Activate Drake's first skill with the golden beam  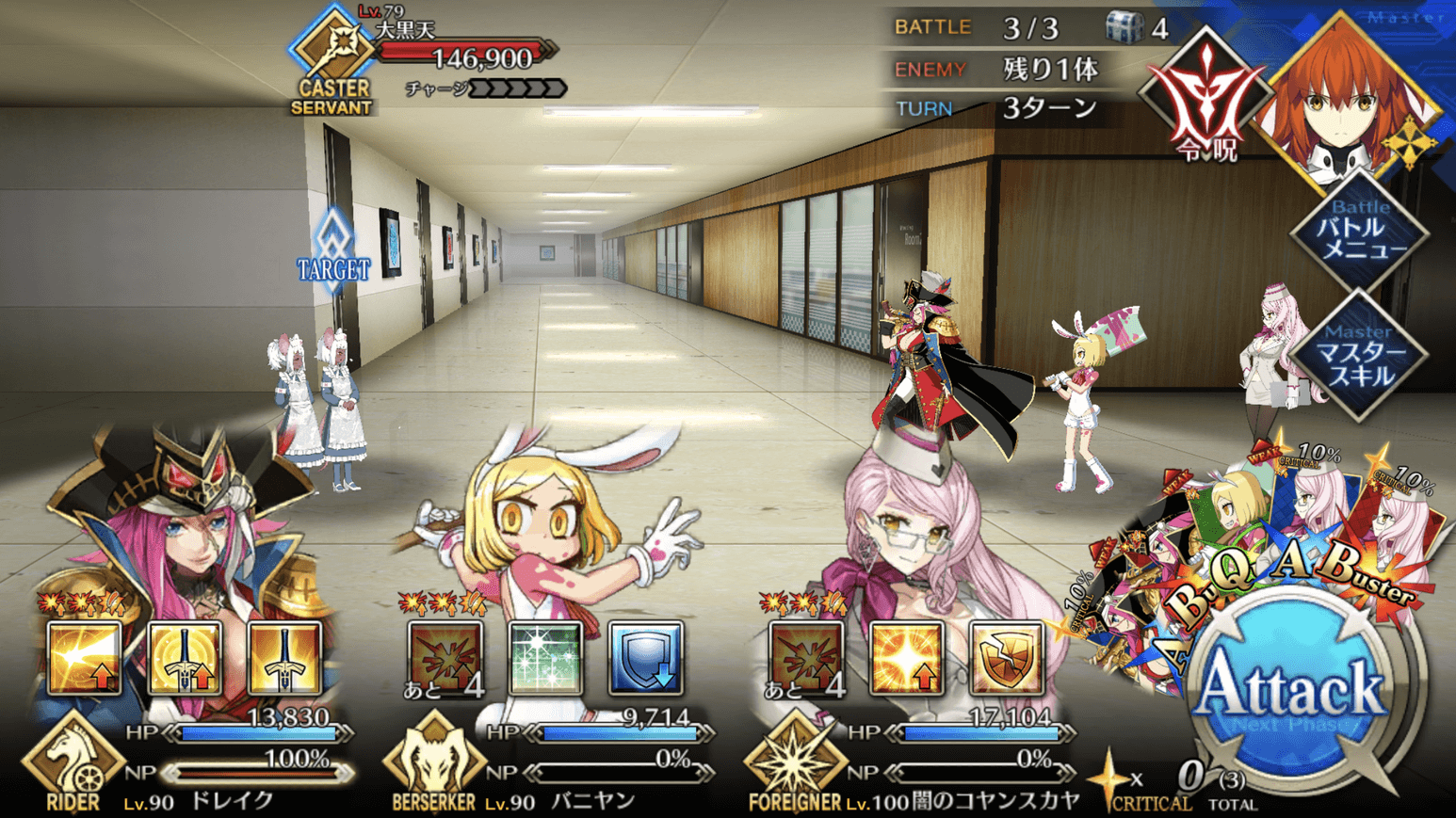[x=85, y=658]
